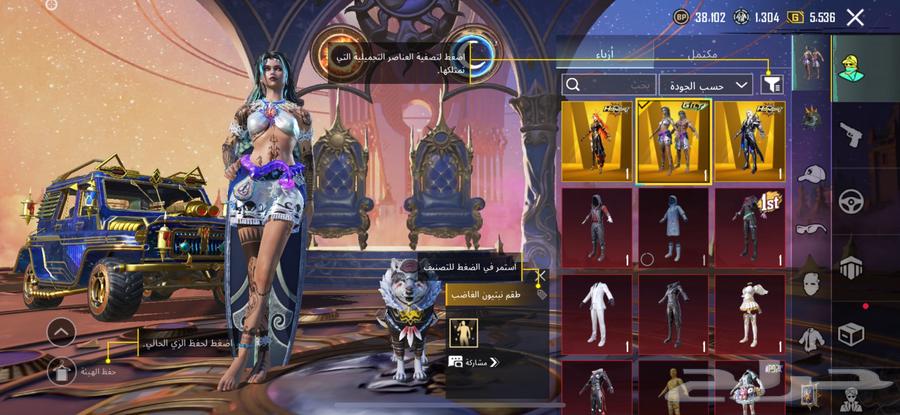Close the inventory with the X button
900x415 pixels.
tap(855, 17)
